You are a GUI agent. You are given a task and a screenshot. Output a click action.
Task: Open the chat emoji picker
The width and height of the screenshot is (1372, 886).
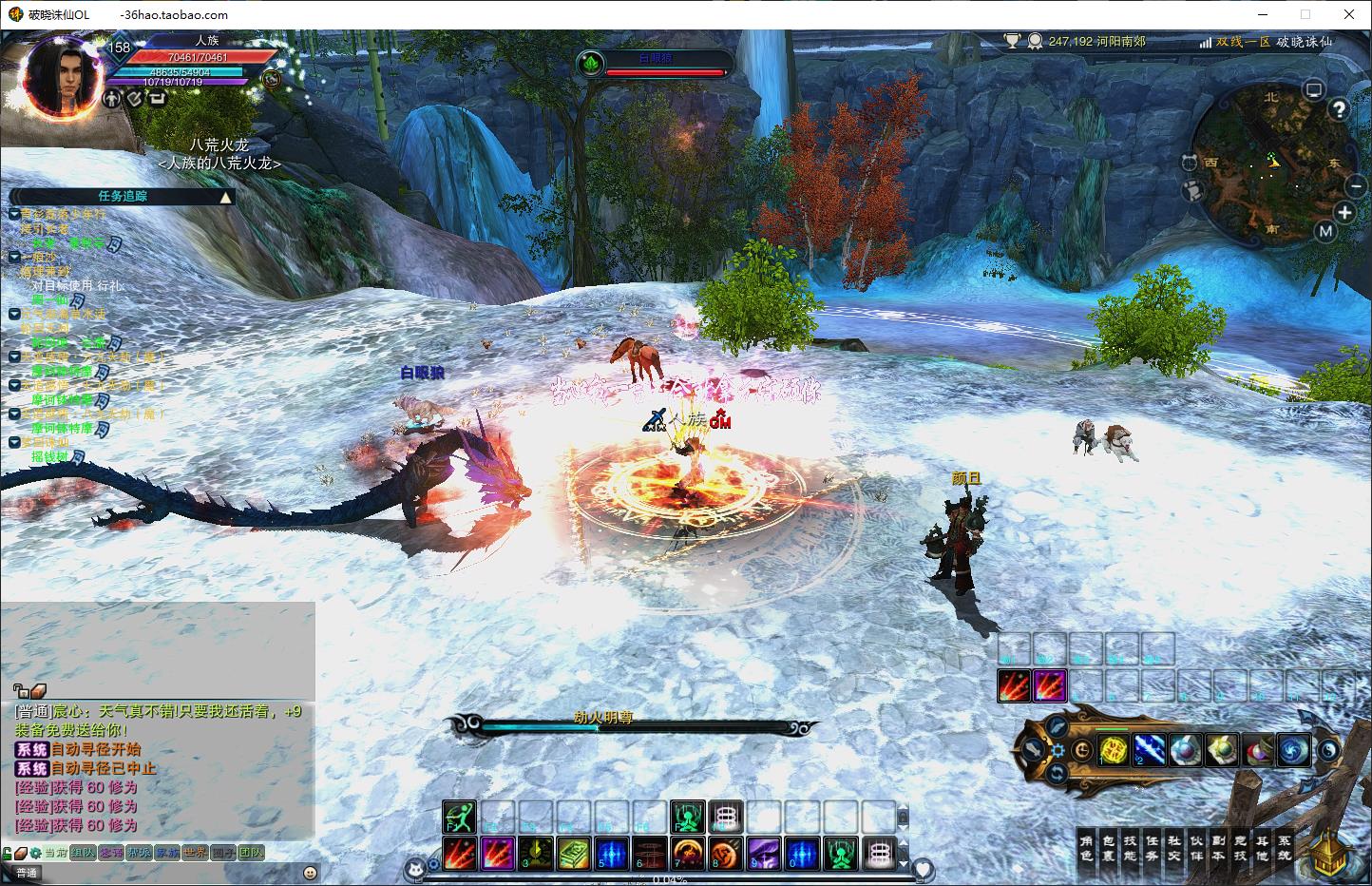310,873
